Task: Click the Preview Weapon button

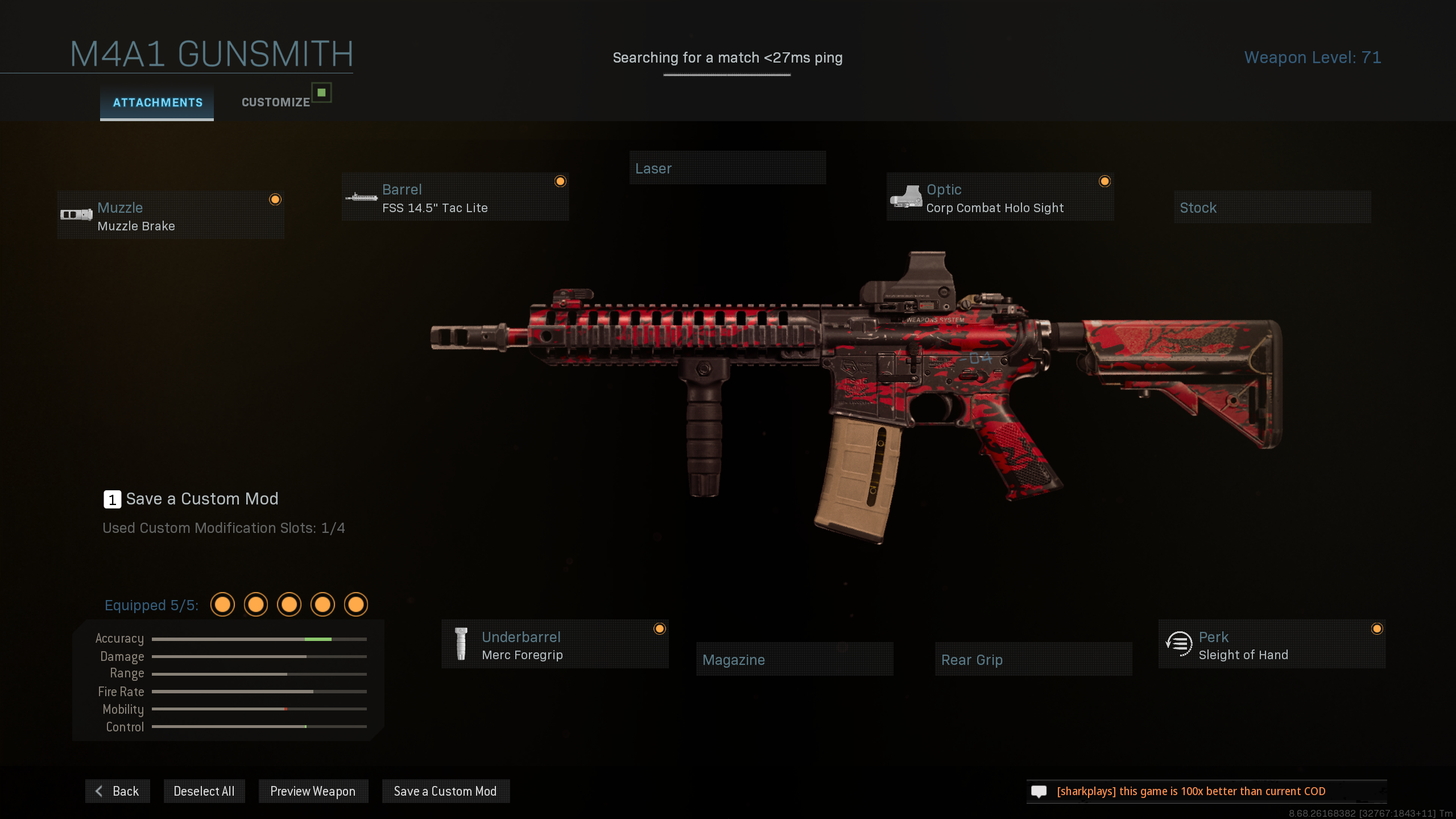Action: (313, 791)
